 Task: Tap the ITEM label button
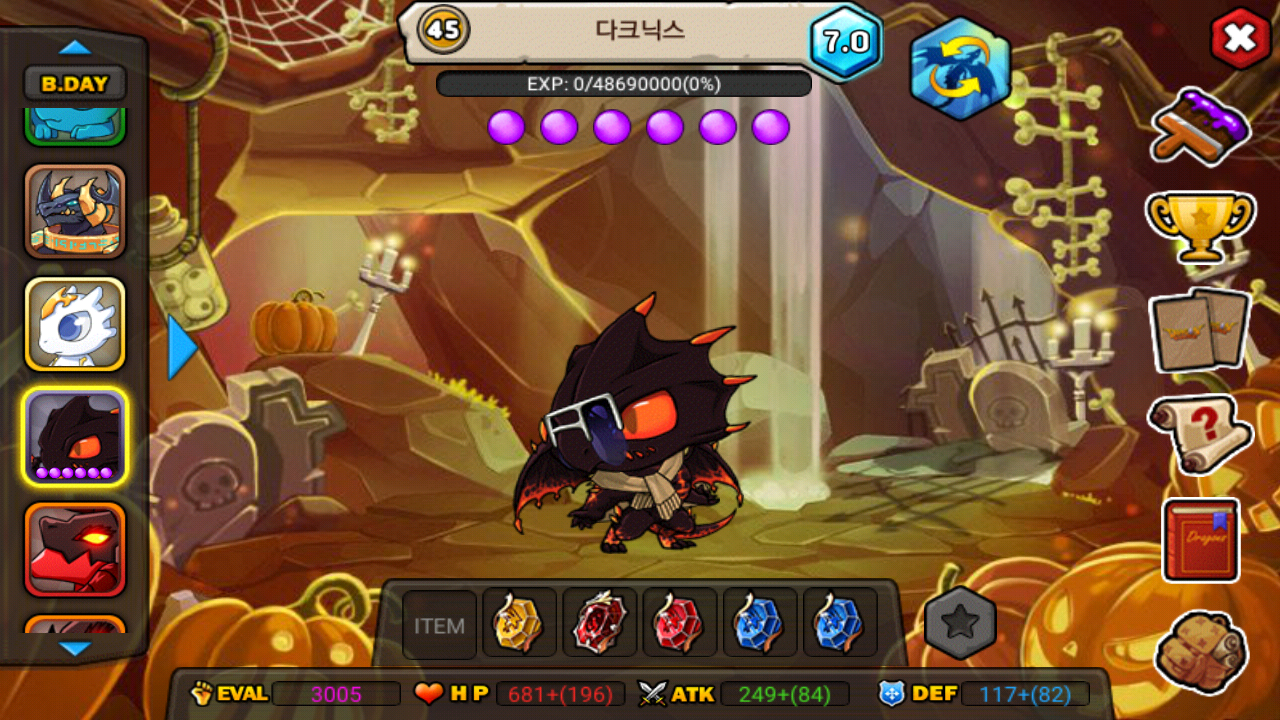coord(440,626)
